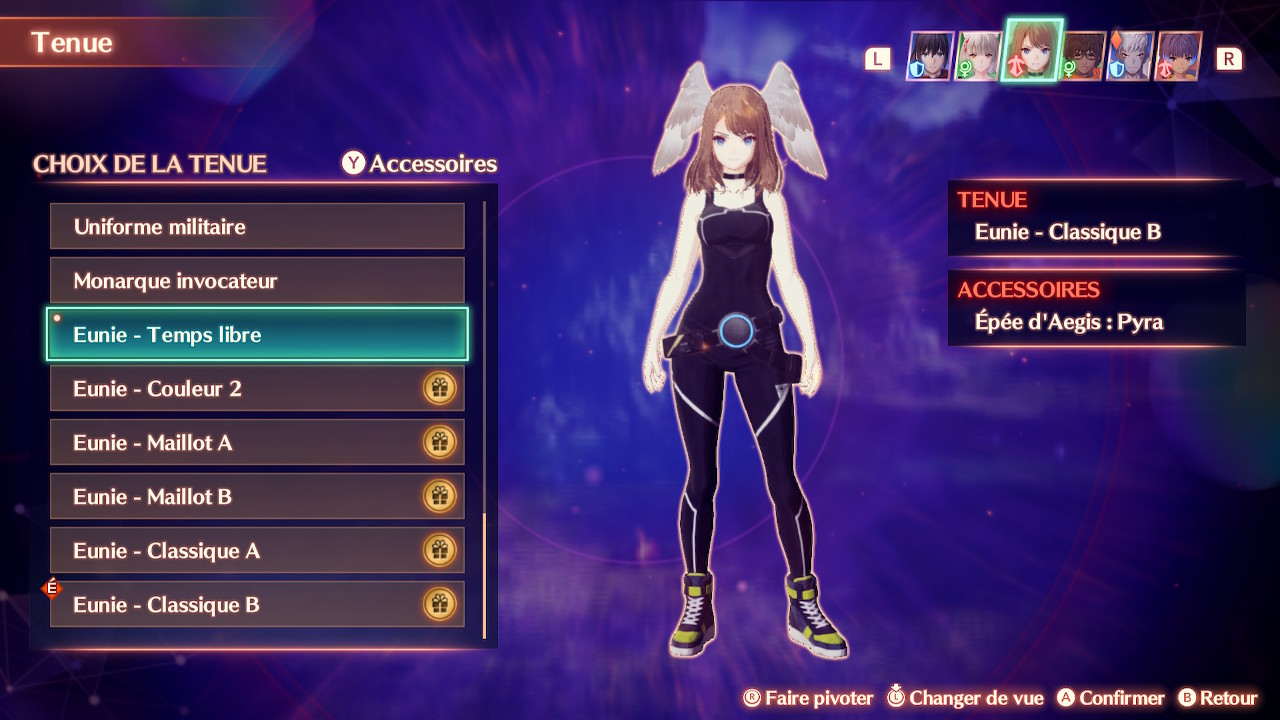Select the Uniforme militaire outfit

(257, 227)
